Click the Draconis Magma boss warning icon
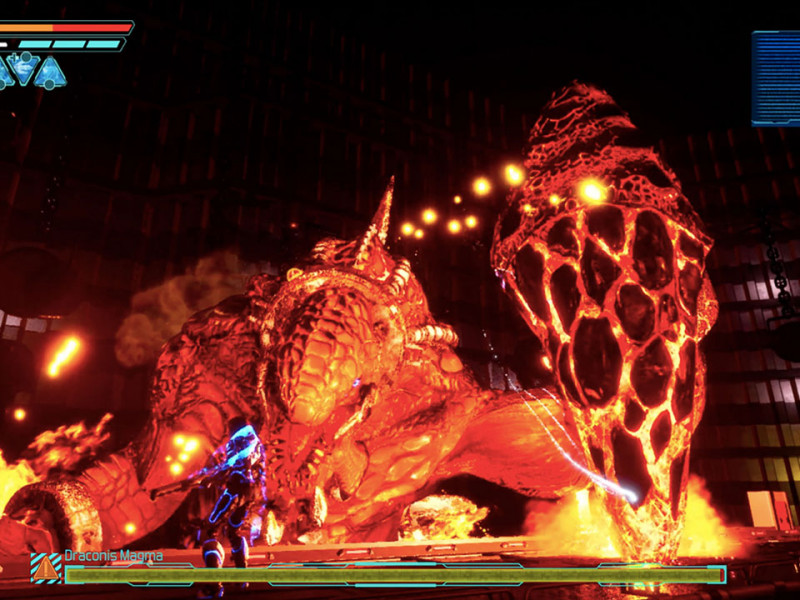This screenshot has height=600, width=800. 46,568
